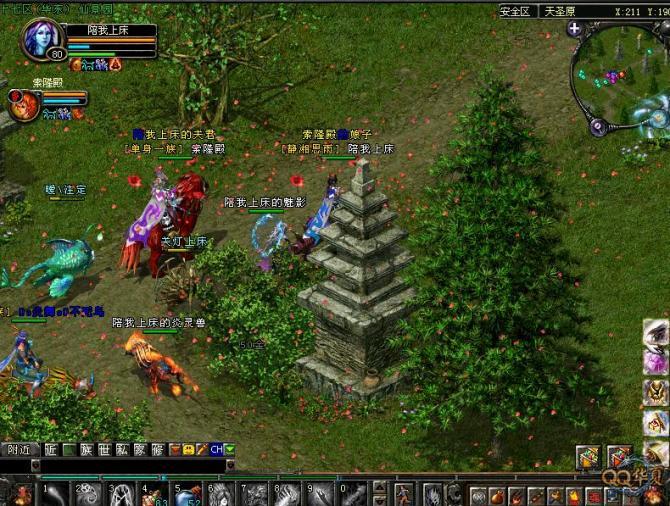Open the colorful gift box shop icon
The image size is (670, 506).
coord(588,457)
